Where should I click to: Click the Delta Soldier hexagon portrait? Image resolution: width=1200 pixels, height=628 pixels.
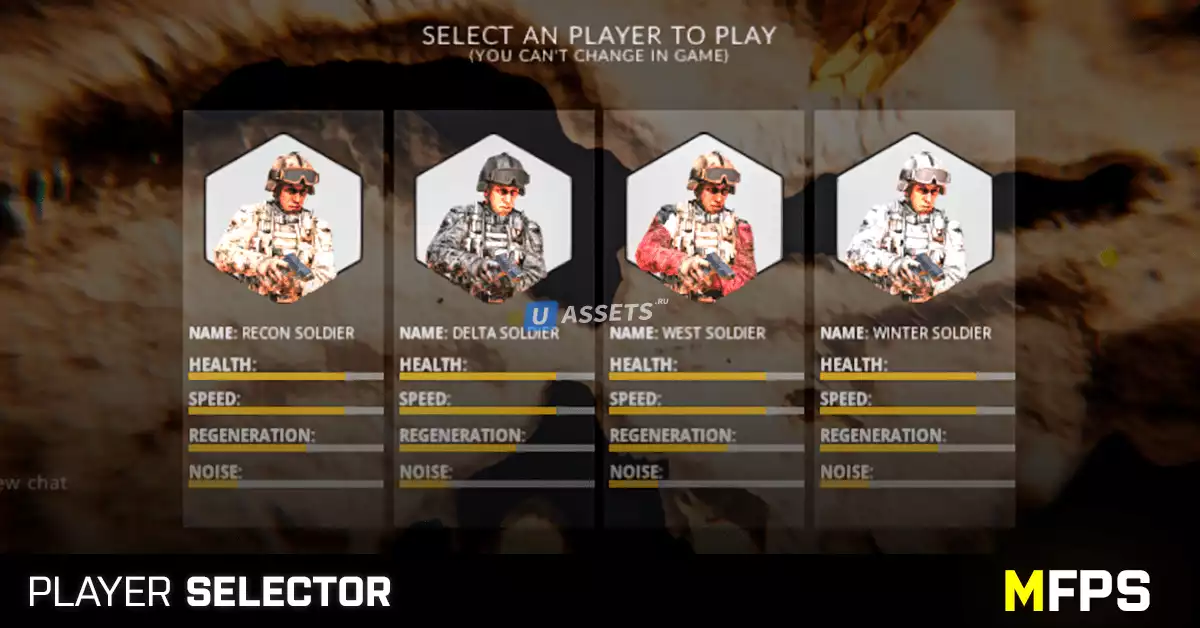tap(494, 218)
